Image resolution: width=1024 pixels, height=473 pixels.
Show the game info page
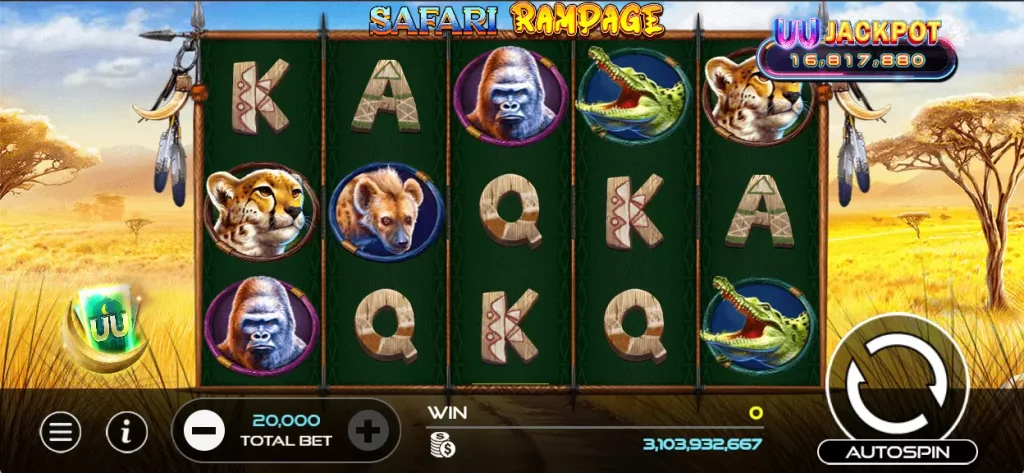[127, 432]
